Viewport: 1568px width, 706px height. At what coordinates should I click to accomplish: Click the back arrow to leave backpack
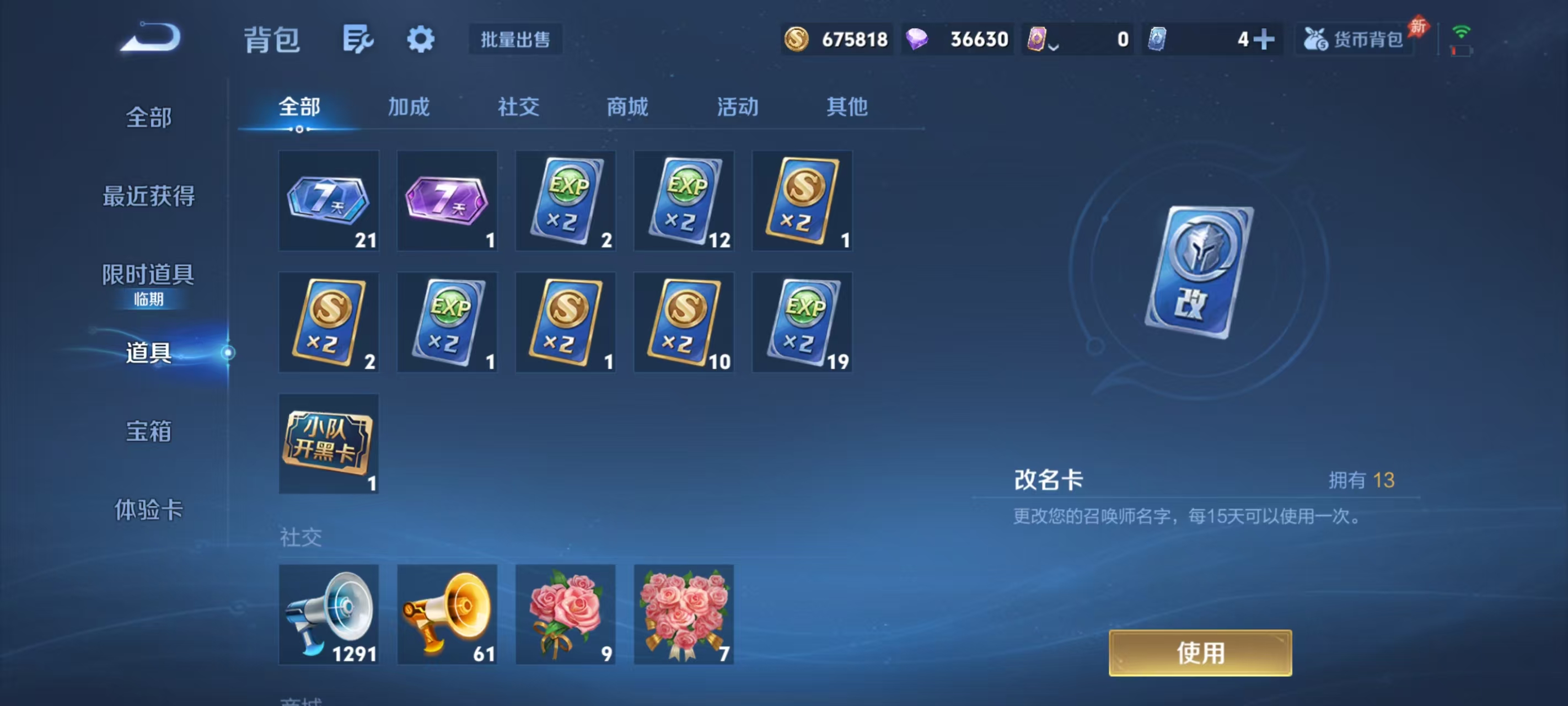(x=151, y=38)
